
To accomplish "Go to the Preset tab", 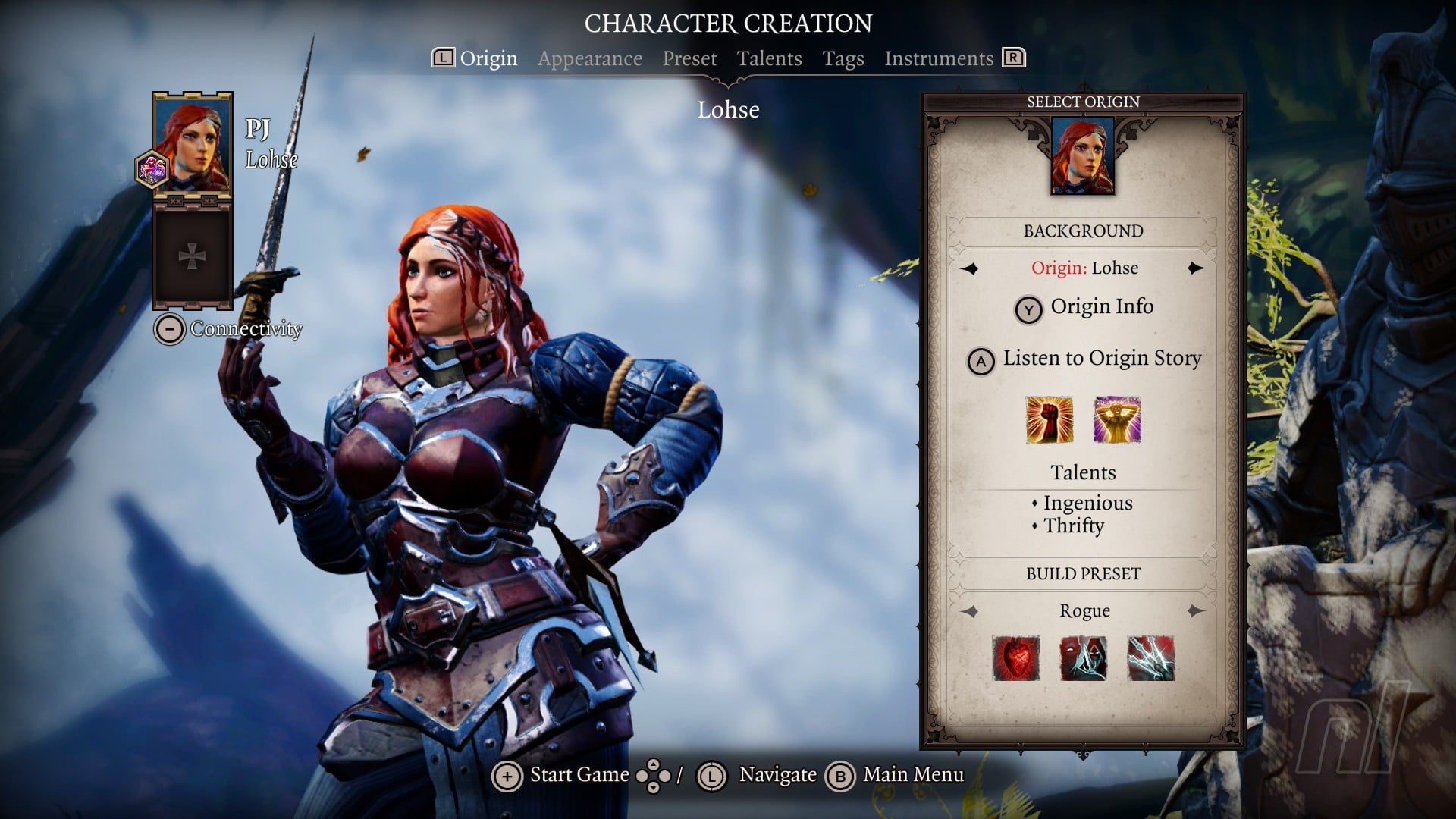I will pyautogui.click(x=689, y=58).
